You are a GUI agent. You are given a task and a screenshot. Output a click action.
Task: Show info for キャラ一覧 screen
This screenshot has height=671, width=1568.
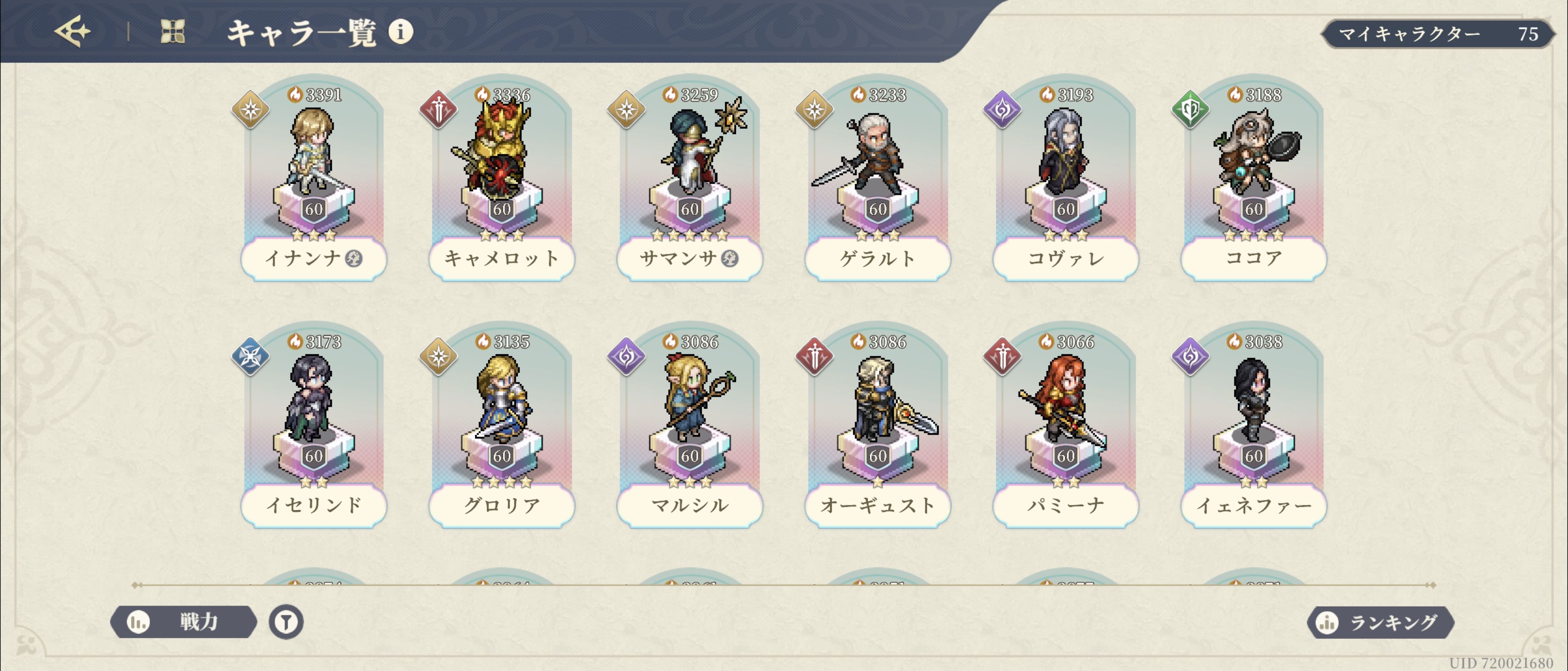click(401, 32)
